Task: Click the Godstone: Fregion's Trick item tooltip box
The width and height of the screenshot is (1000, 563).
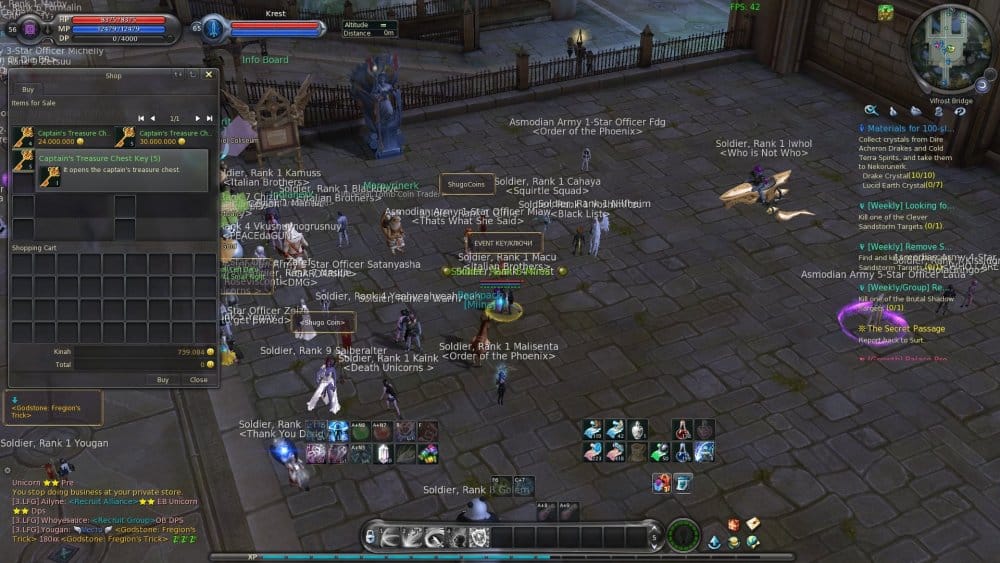Action: 53,408
